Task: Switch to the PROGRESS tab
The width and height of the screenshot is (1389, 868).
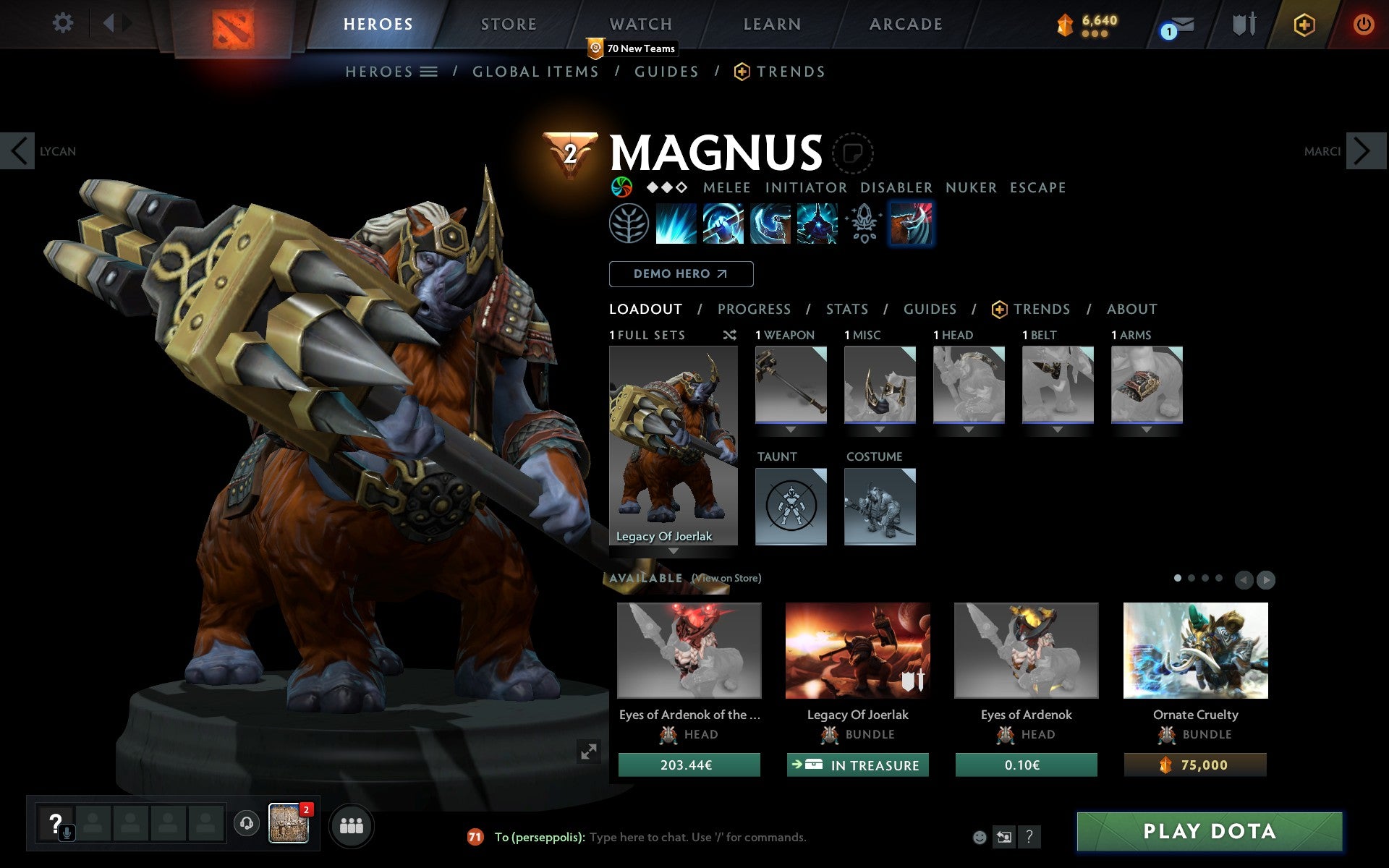Action: [754, 309]
